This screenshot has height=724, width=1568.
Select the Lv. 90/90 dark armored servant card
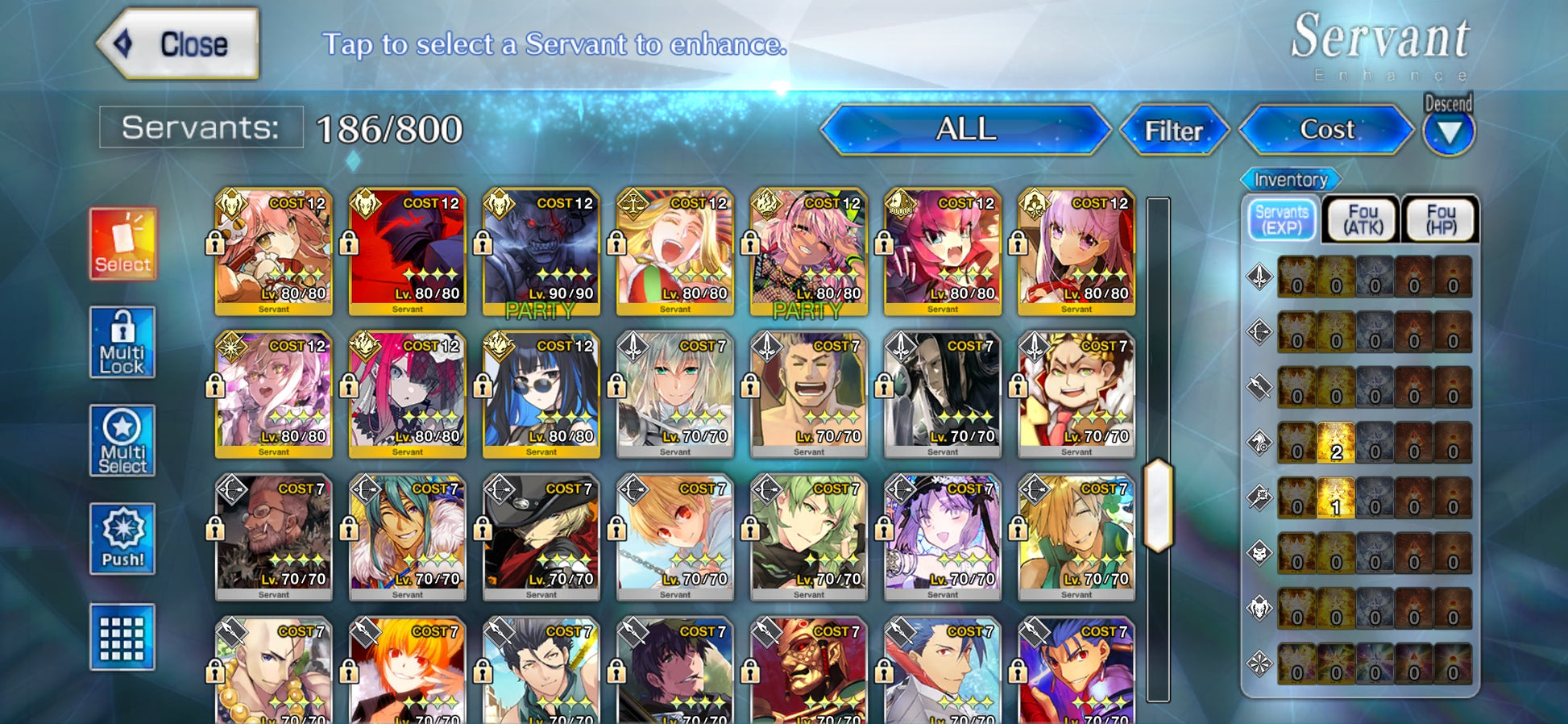click(541, 252)
